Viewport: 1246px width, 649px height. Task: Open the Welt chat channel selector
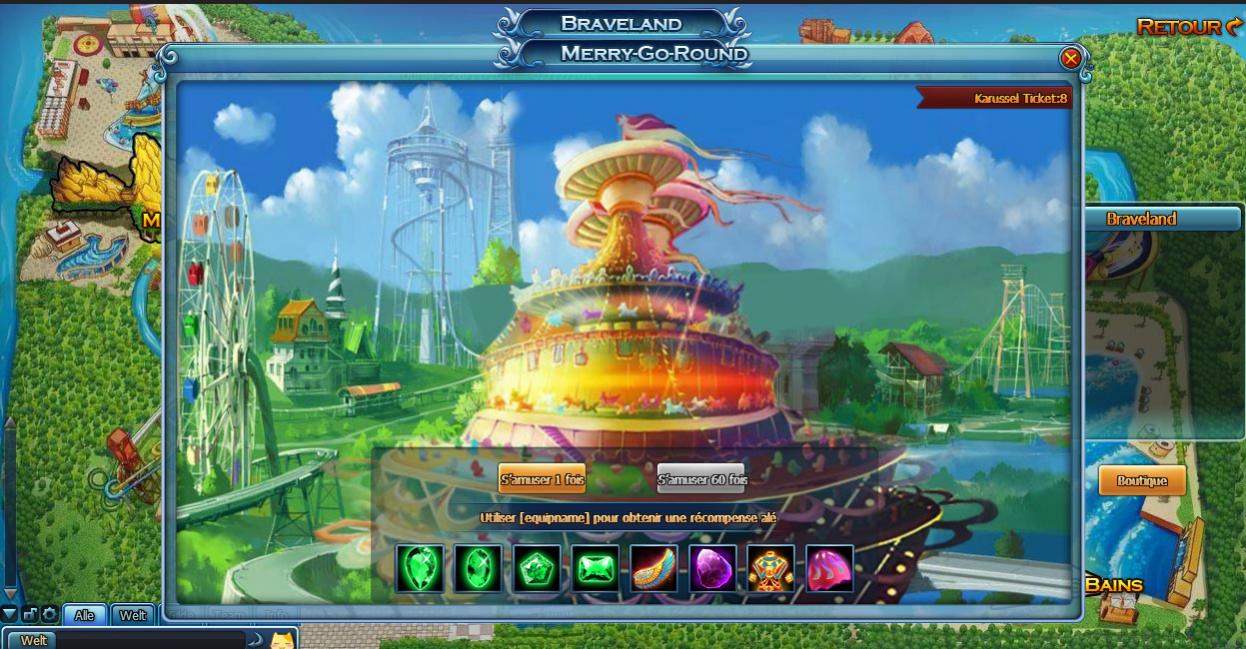click(x=33, y=640)
